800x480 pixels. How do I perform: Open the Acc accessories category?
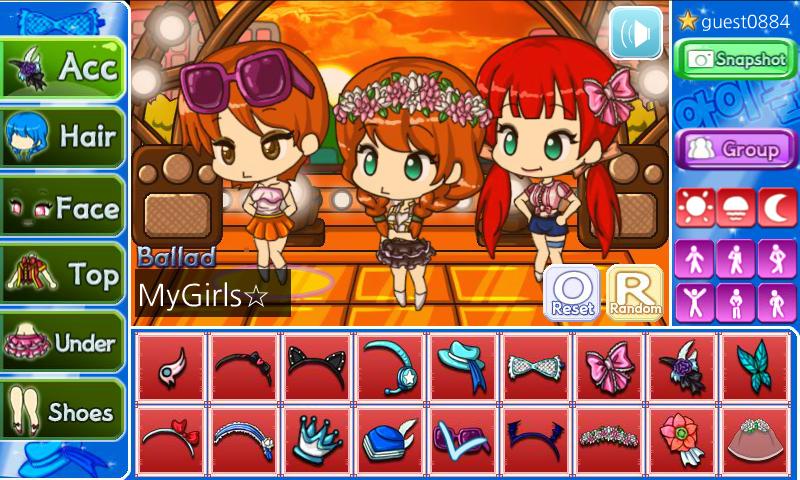(63, 68)
